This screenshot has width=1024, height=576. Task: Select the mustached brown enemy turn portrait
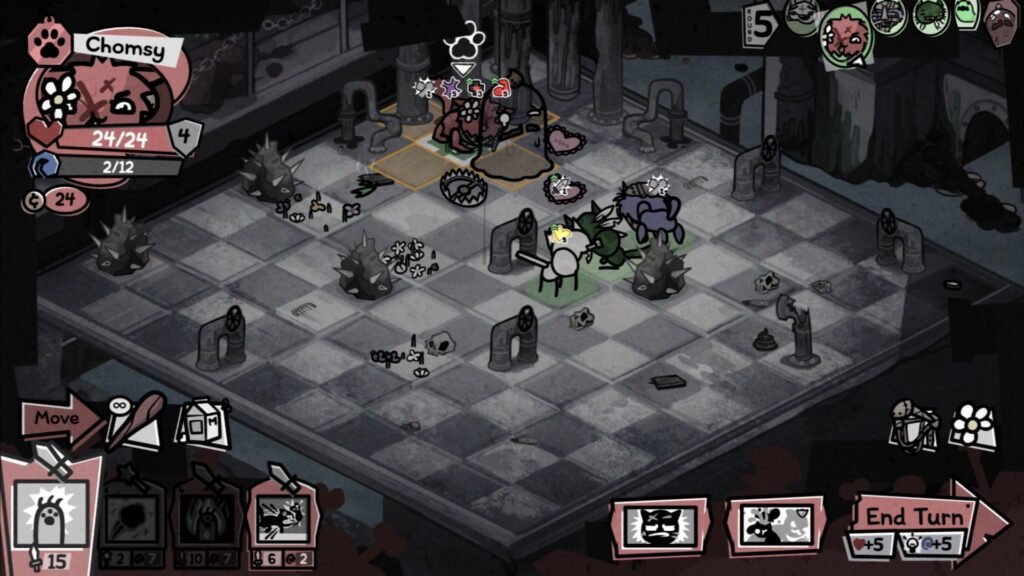point(1002,18)
